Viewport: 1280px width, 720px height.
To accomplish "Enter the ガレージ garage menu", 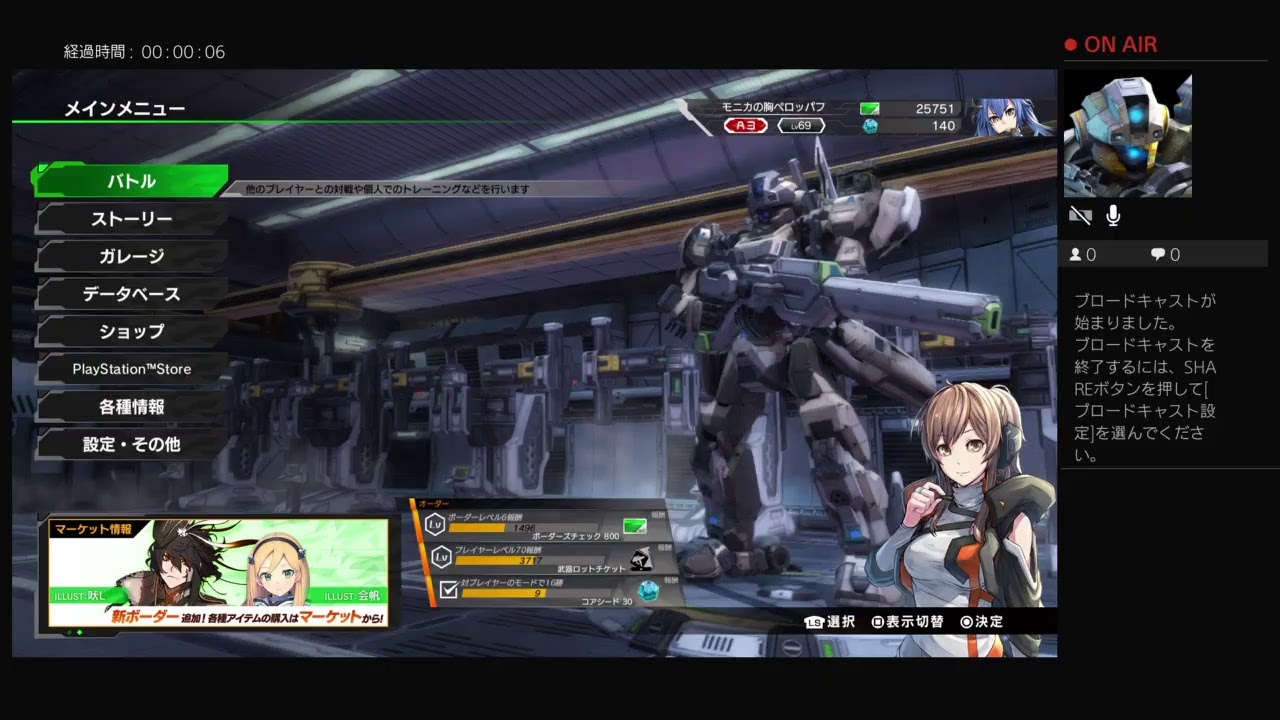I will point(132,256).
